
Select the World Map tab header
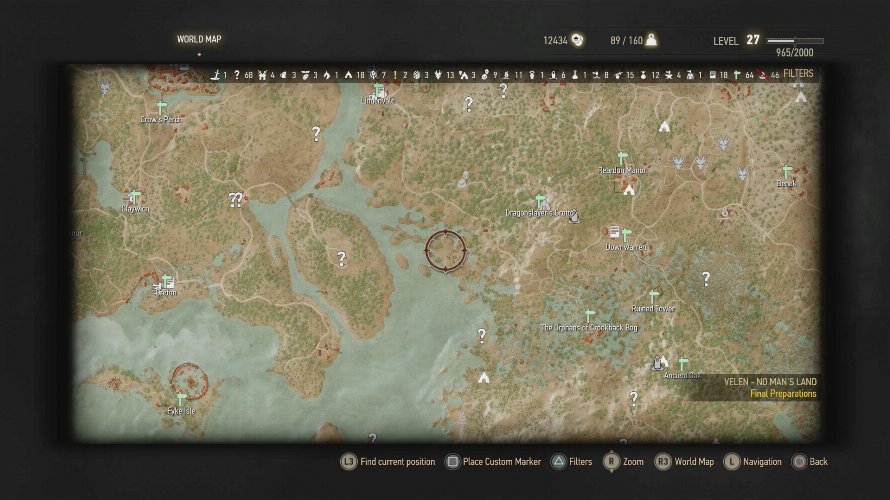[x=199, y=40]
